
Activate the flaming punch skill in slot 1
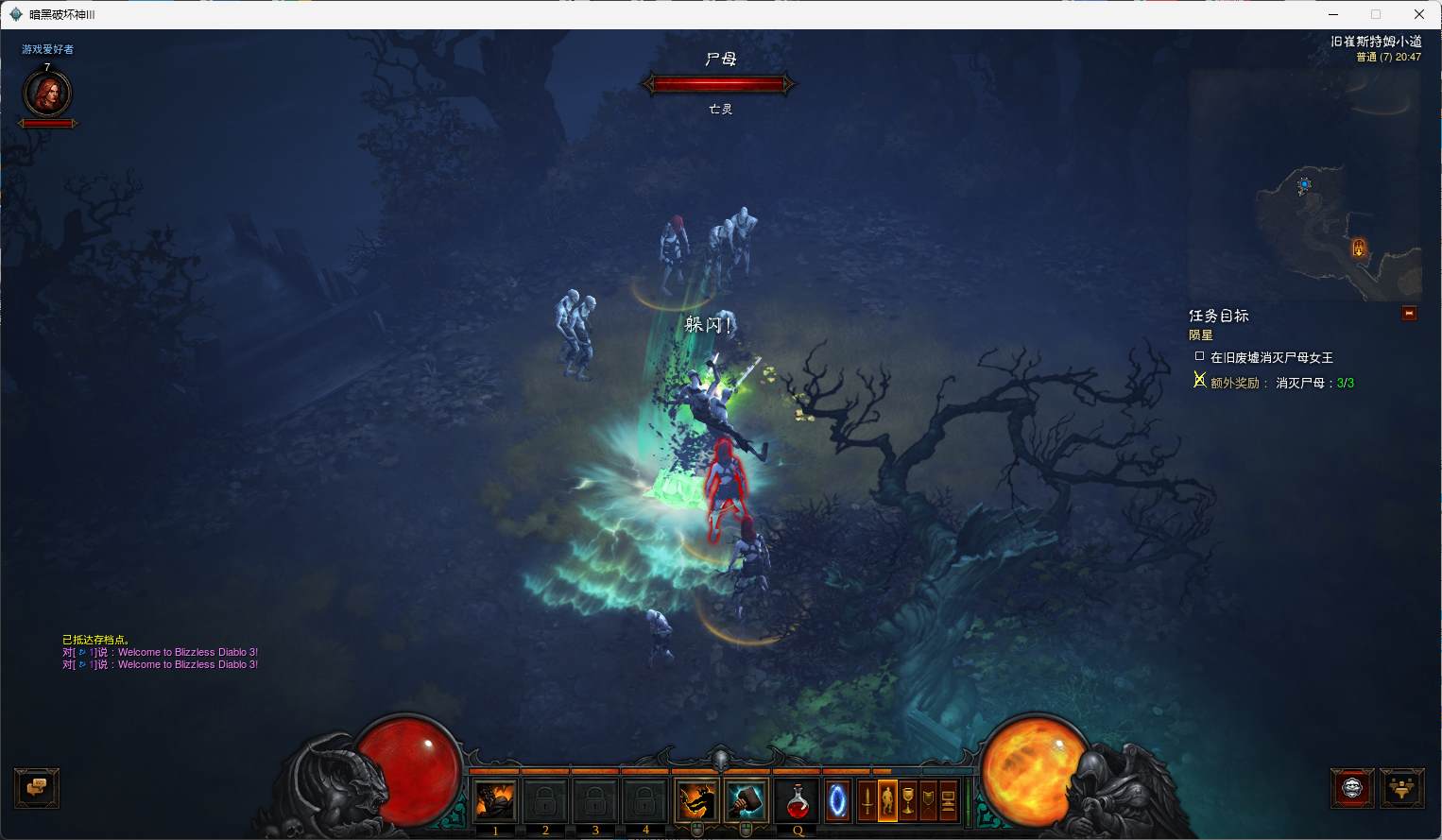pyautogui.click(x=495, y=802)
